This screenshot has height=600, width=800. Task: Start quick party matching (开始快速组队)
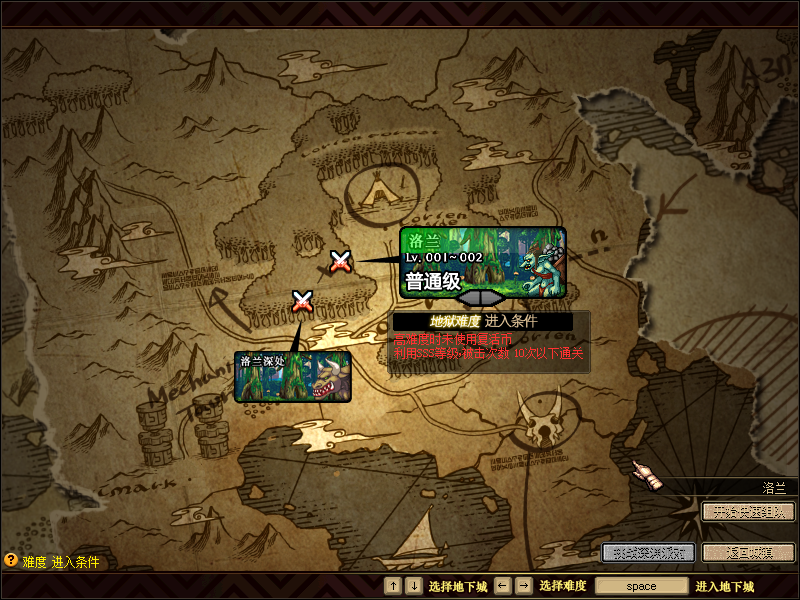click(x=748, y=511)
